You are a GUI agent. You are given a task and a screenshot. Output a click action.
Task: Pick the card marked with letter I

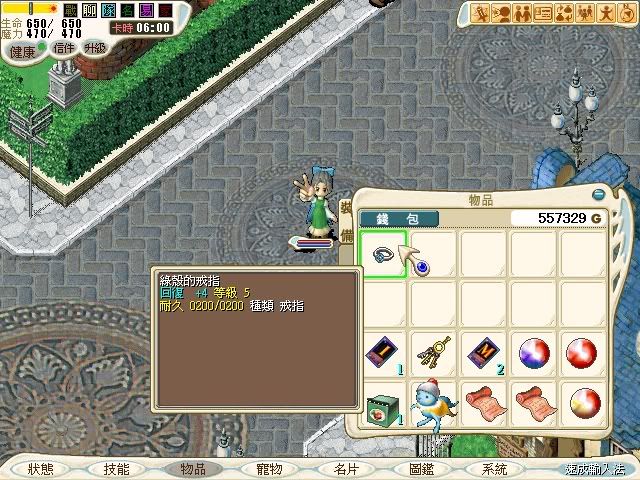(x=382, y=352)
